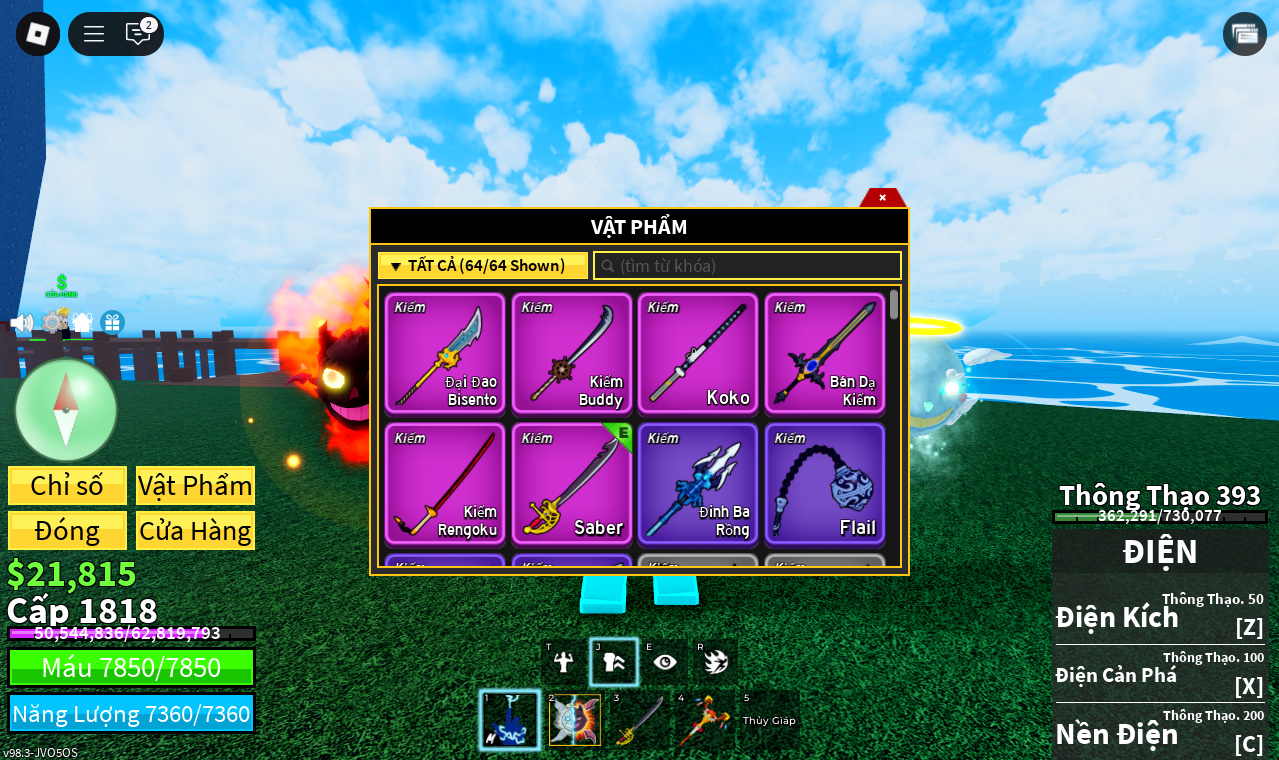
Task: Select the Thủy Giáp hotbar slot
Action: 769,720
